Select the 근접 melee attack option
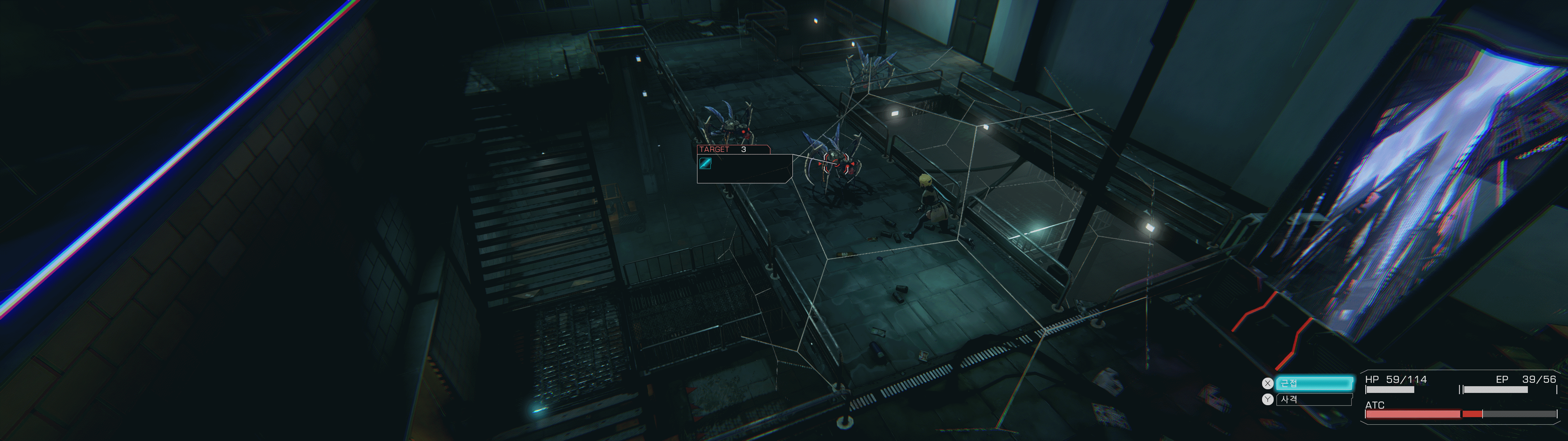 point(1314,383)
